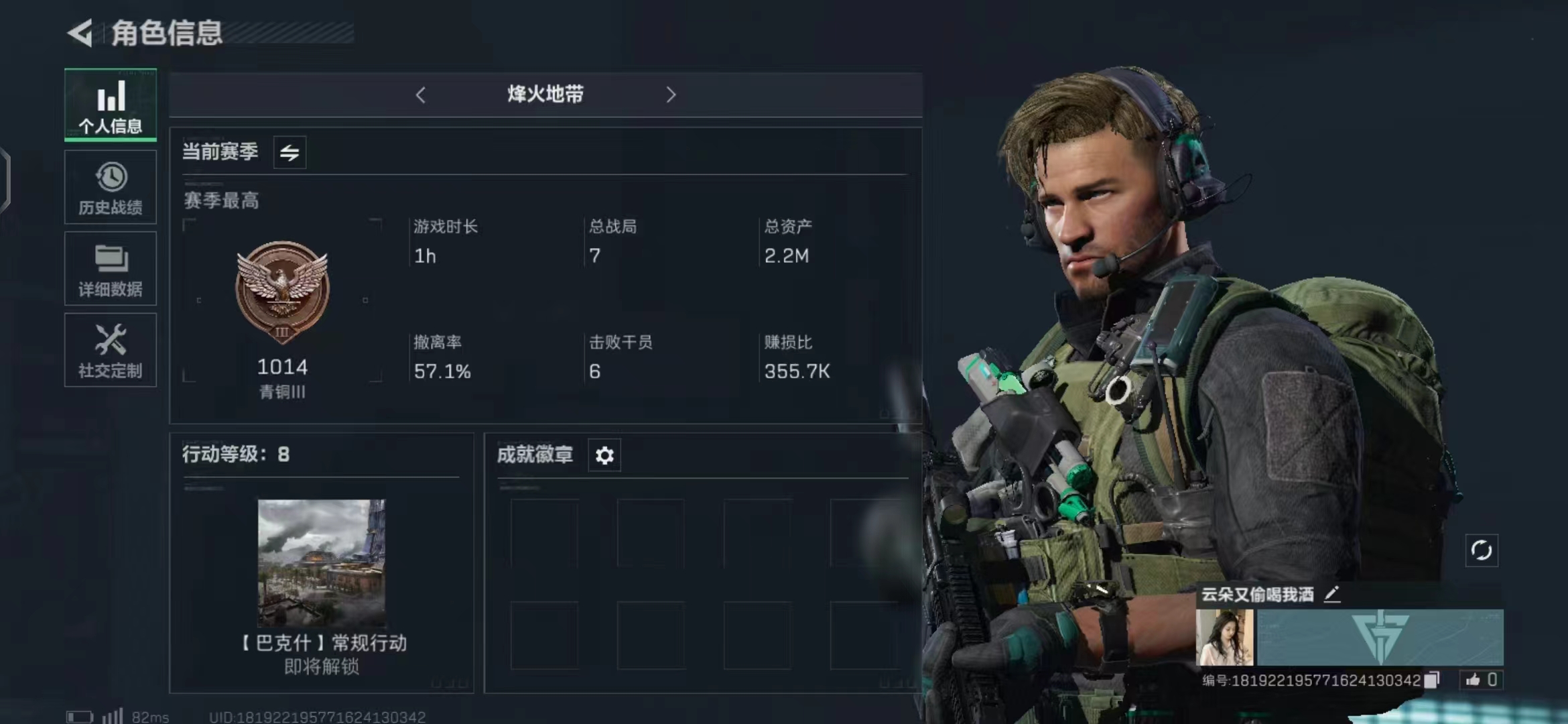Open the 成就徽章 gear settings
Viewport: 1568px width, 724px height.
click(604, 456)
